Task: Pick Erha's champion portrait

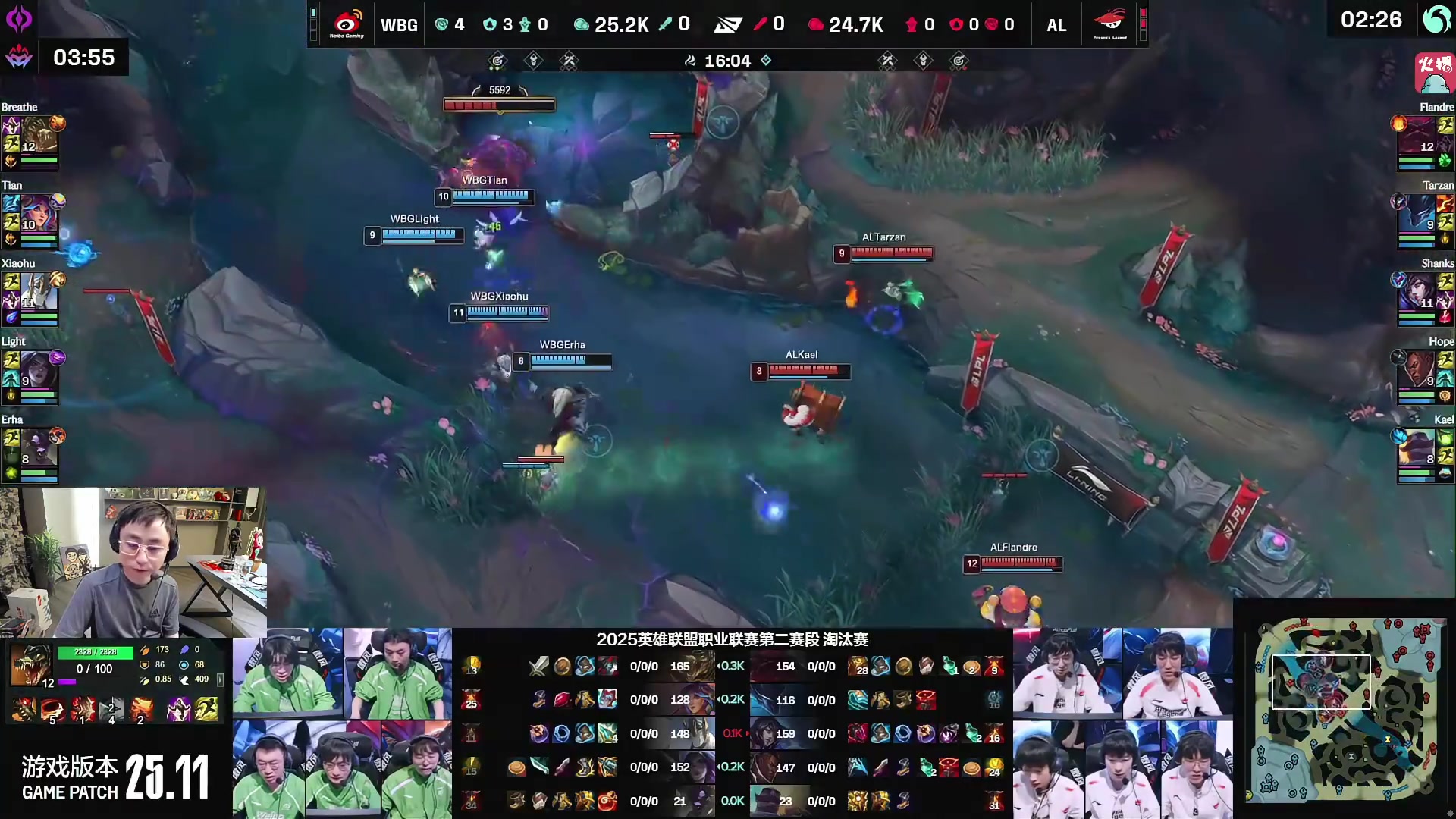Action: (39, 447)
